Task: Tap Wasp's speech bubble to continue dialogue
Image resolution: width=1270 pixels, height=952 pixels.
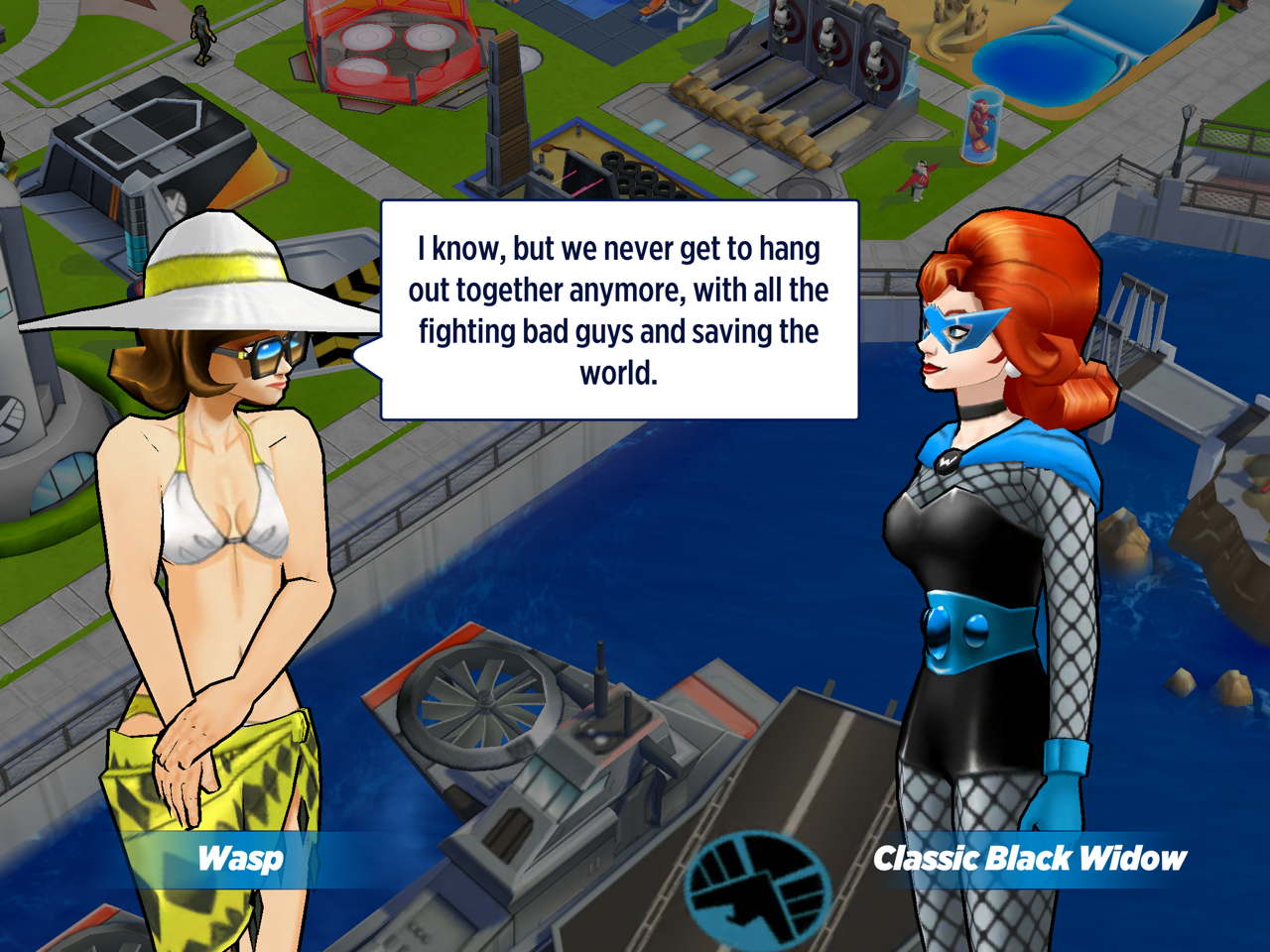Action: click(619, 309)
